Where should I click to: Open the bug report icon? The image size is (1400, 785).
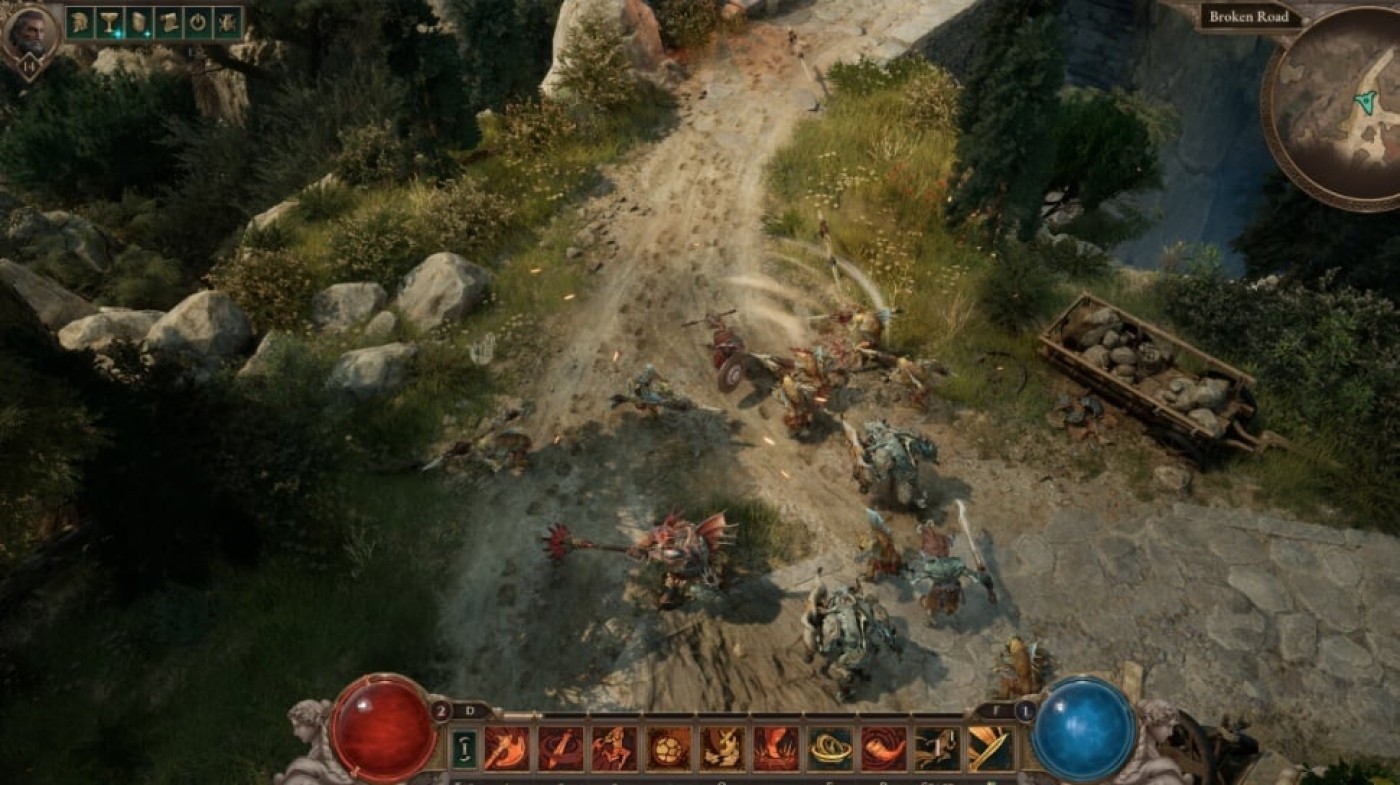pos(227,22)
